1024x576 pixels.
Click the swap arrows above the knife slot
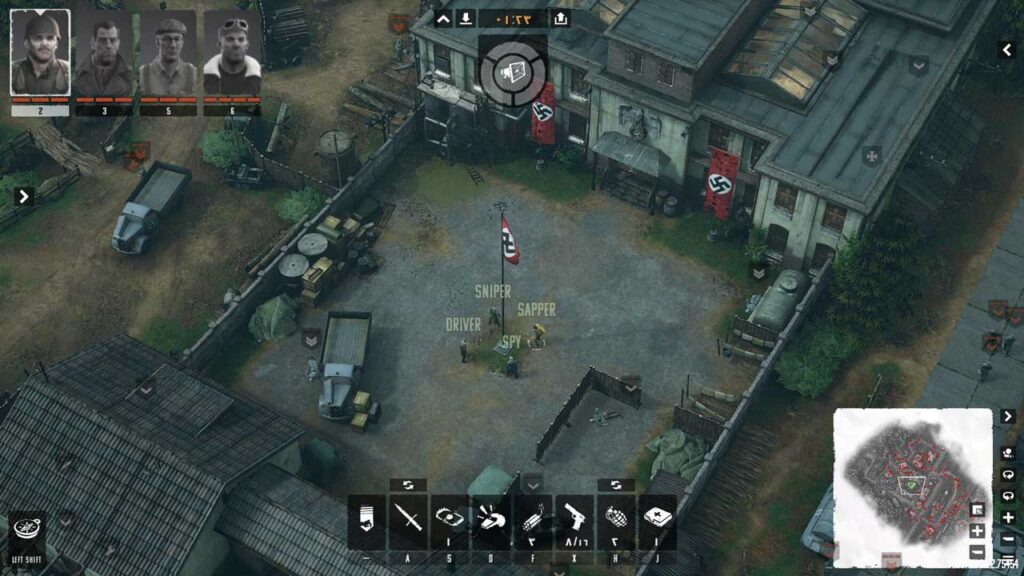408,485
